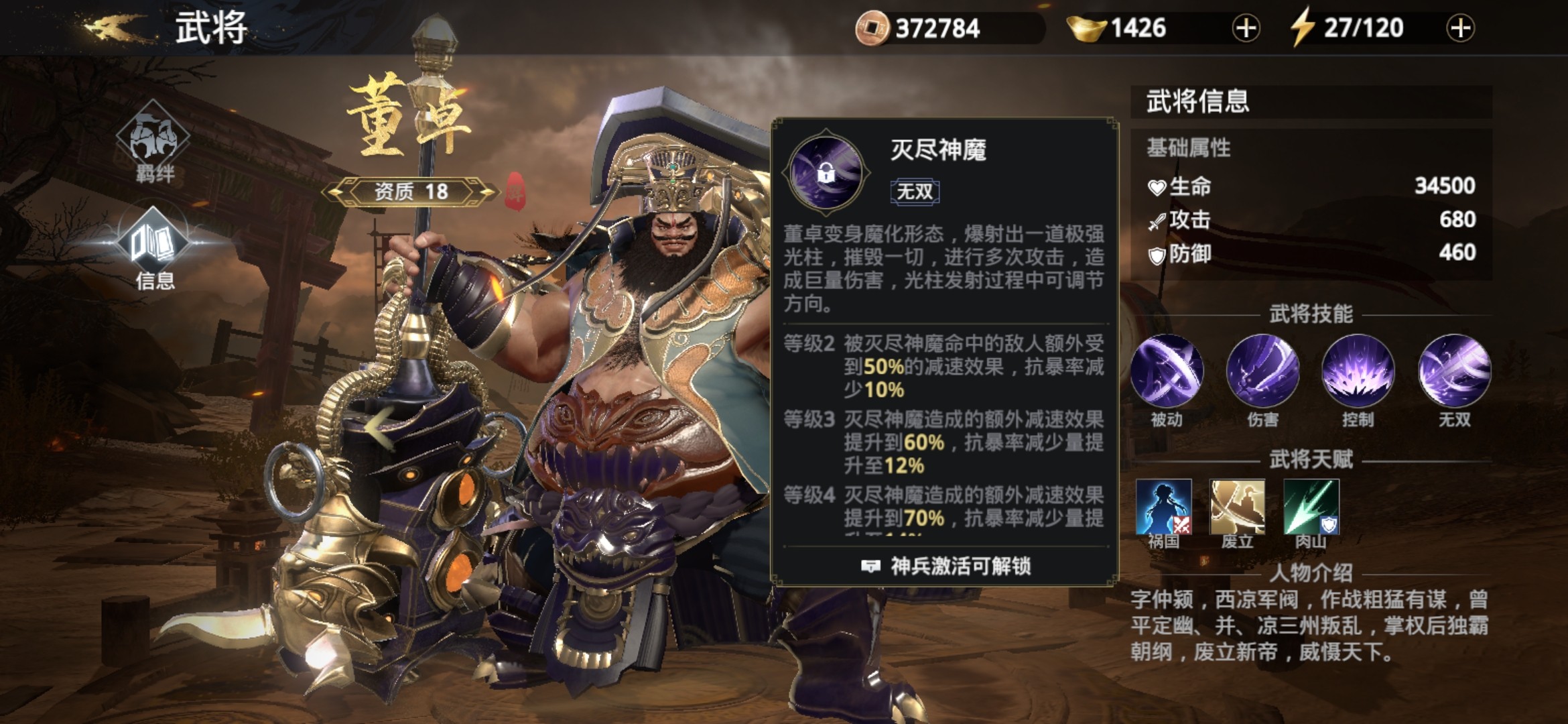Add more gold ingots
Image resolution: width=1568 pixels, height=724 pixels.
(x=1246, y=28)
